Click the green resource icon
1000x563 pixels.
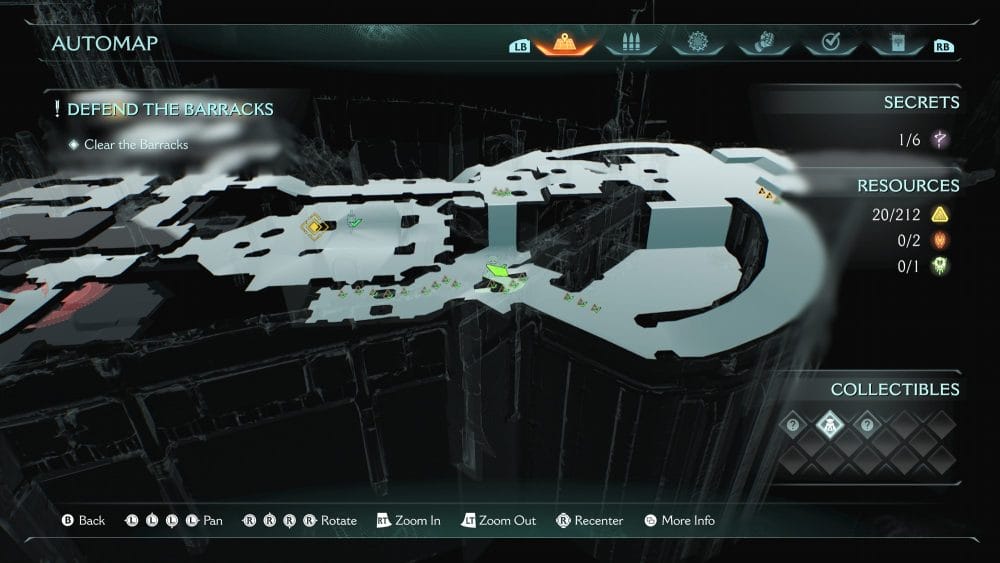939,266
